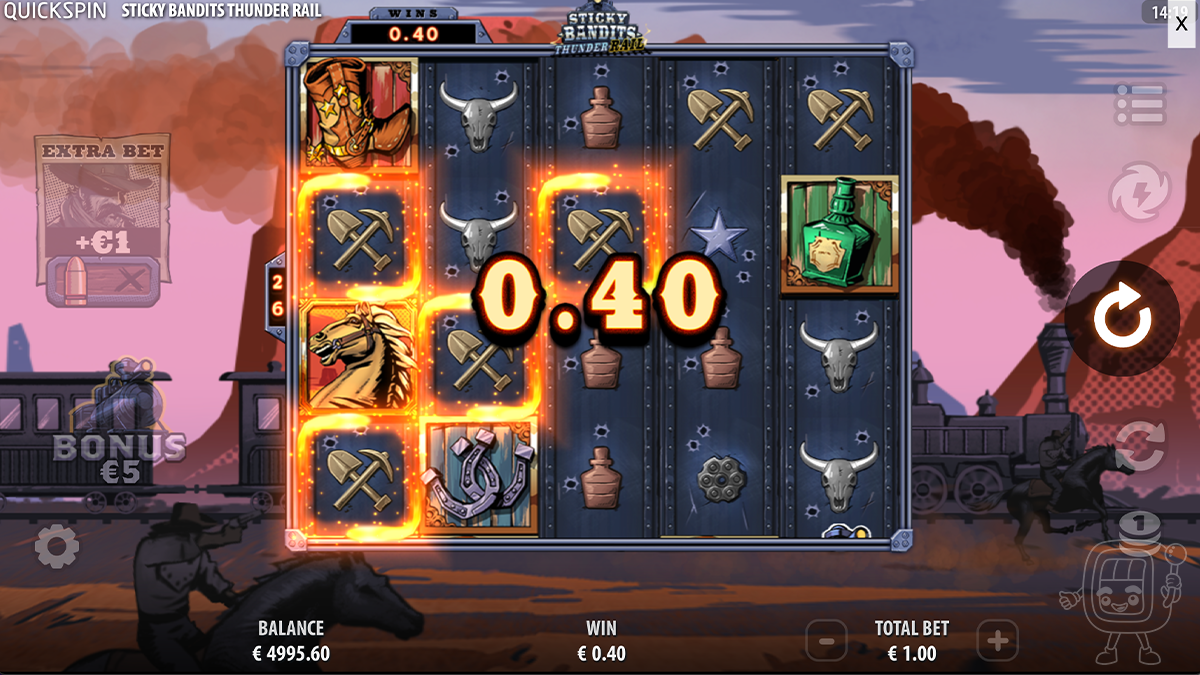Open the paytable menu list icon
The height and width of the screenshot is (675, 1200).
1140,105
